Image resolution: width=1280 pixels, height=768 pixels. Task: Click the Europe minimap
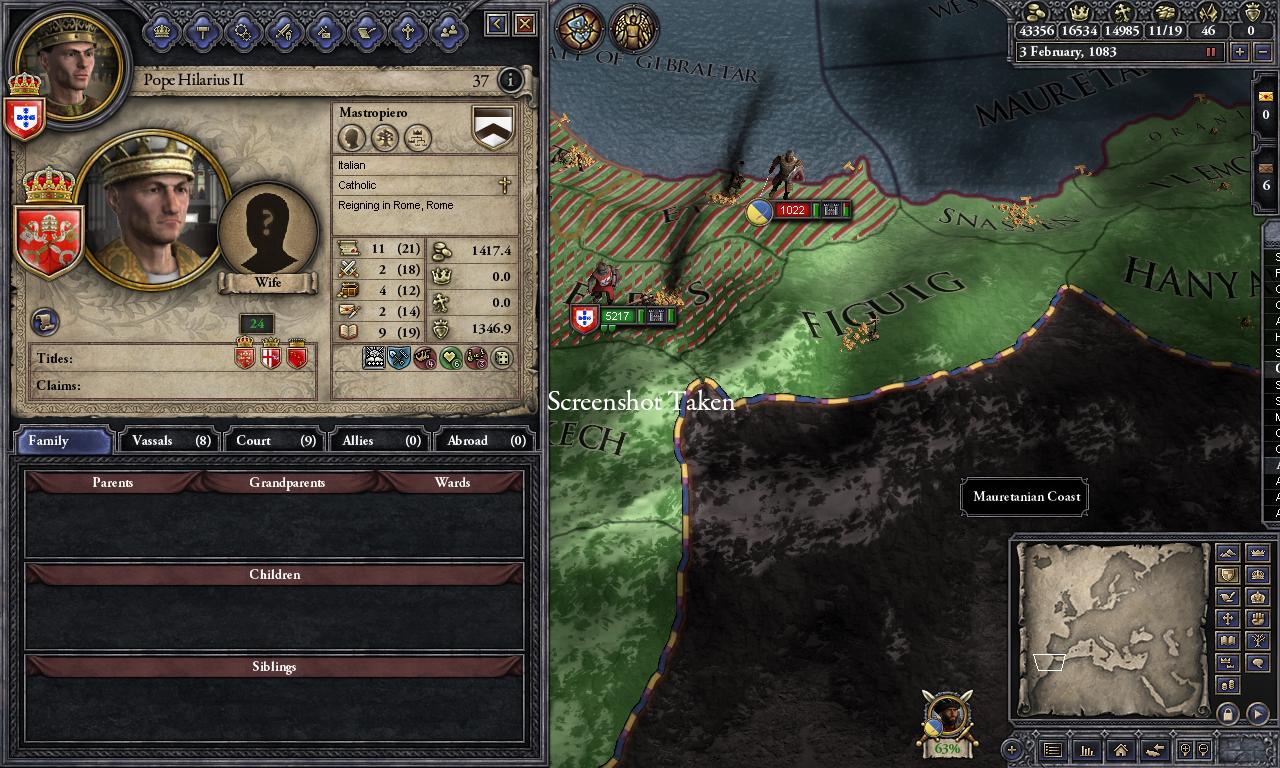(1111, 630)
